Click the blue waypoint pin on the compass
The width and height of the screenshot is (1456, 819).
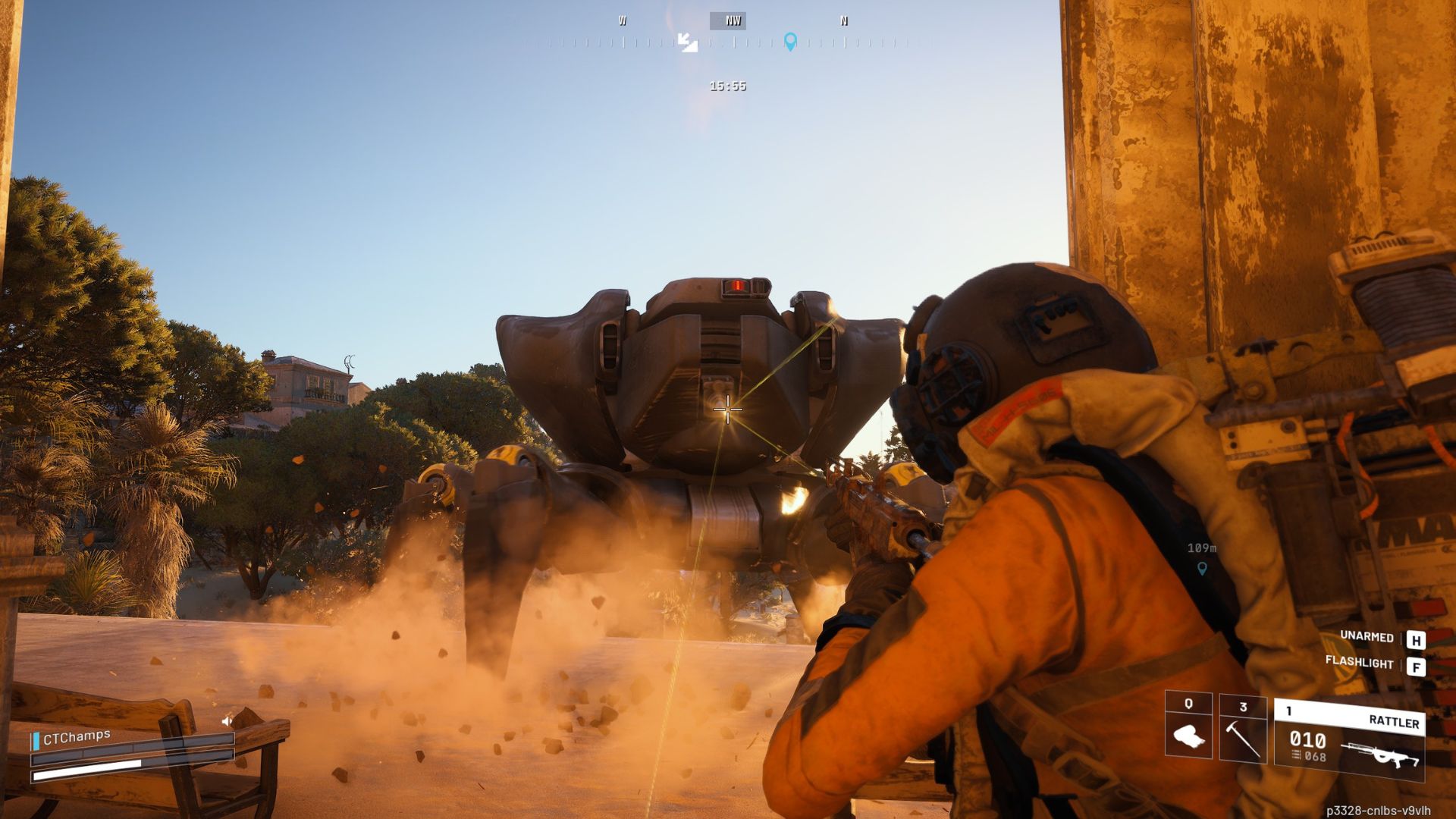790,41
